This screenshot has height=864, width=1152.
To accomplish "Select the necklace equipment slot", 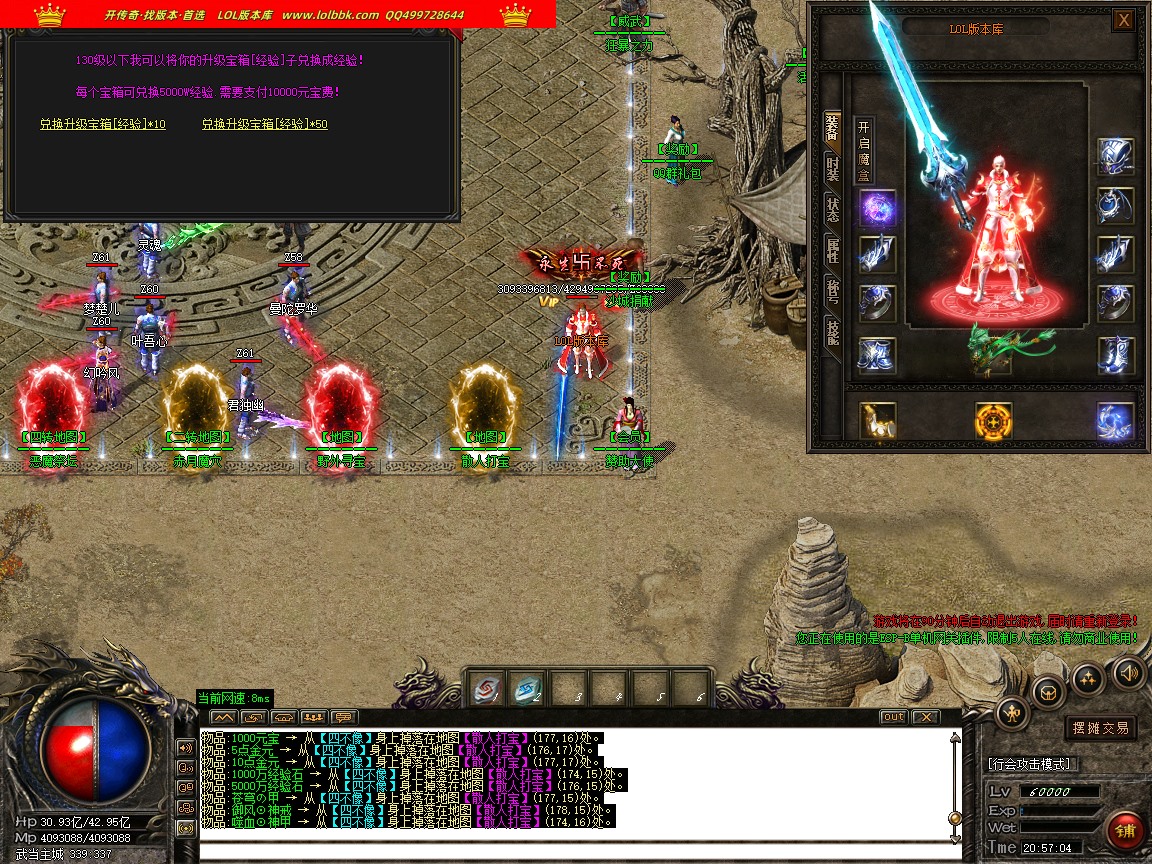I will pyautogui.click(x=1115, y=206).
